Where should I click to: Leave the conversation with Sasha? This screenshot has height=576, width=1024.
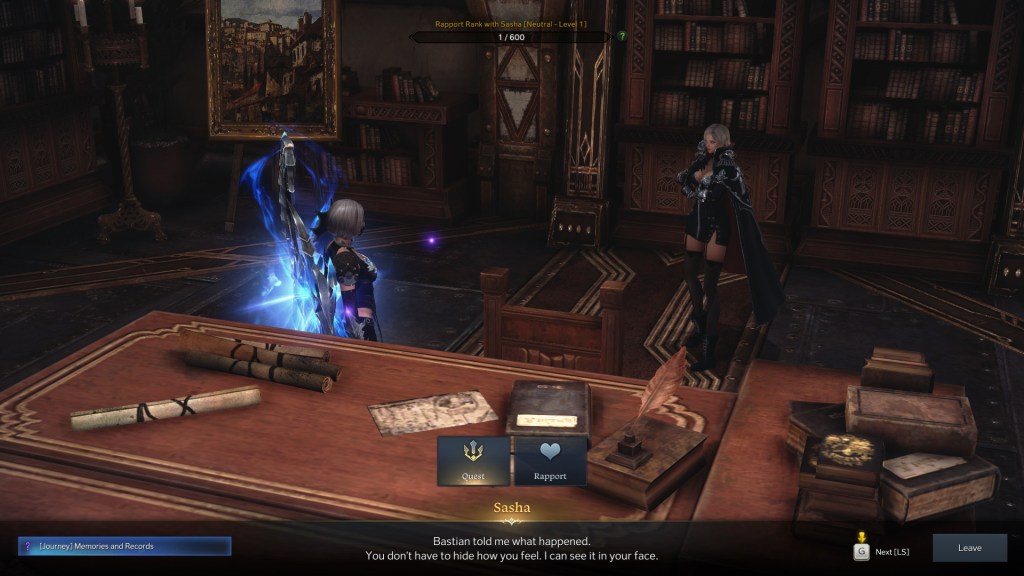pyautogui.click(x=969, y=548)
